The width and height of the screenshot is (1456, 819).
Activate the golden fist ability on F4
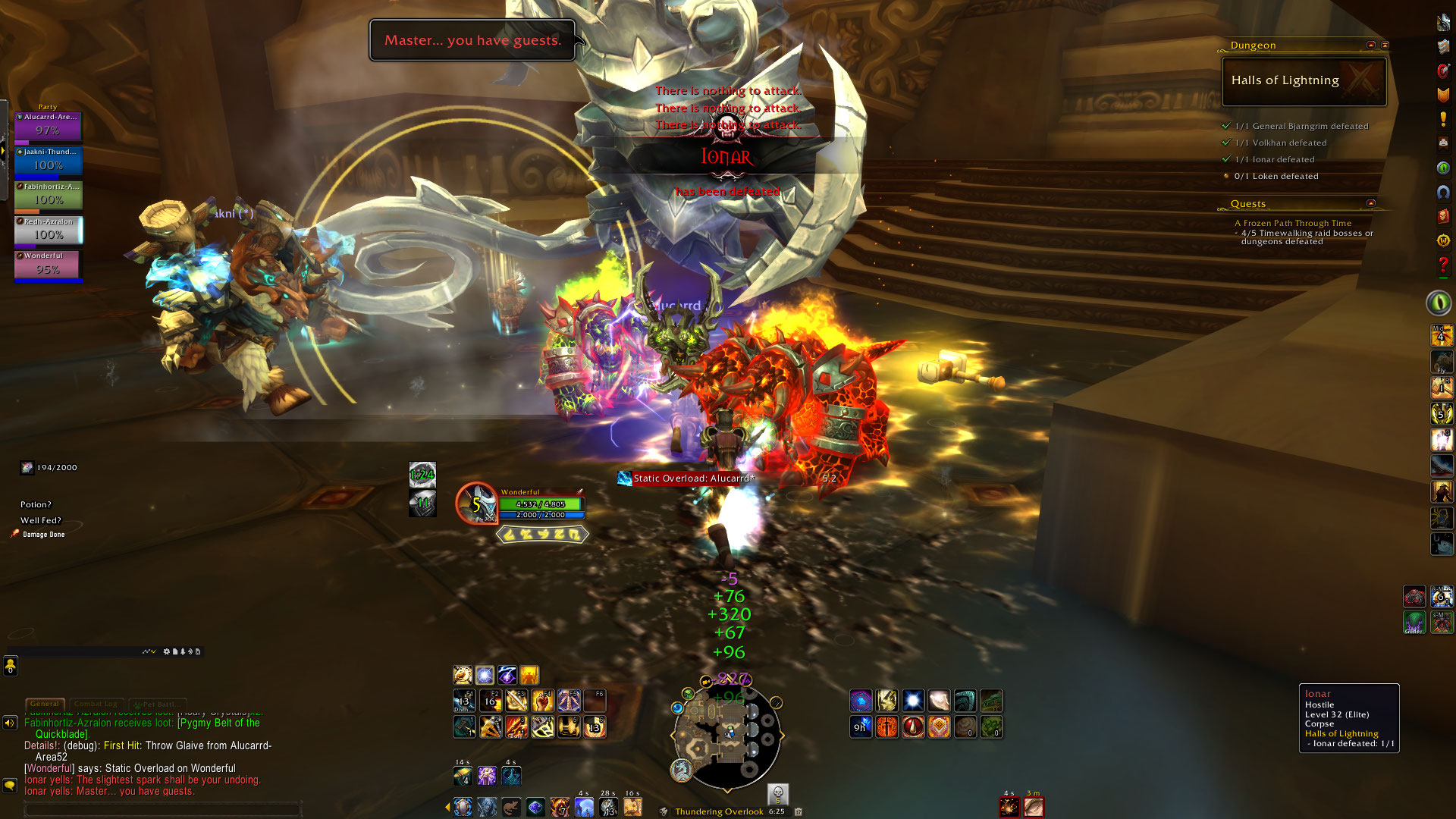pyautogui.click(x=542, y=700)
